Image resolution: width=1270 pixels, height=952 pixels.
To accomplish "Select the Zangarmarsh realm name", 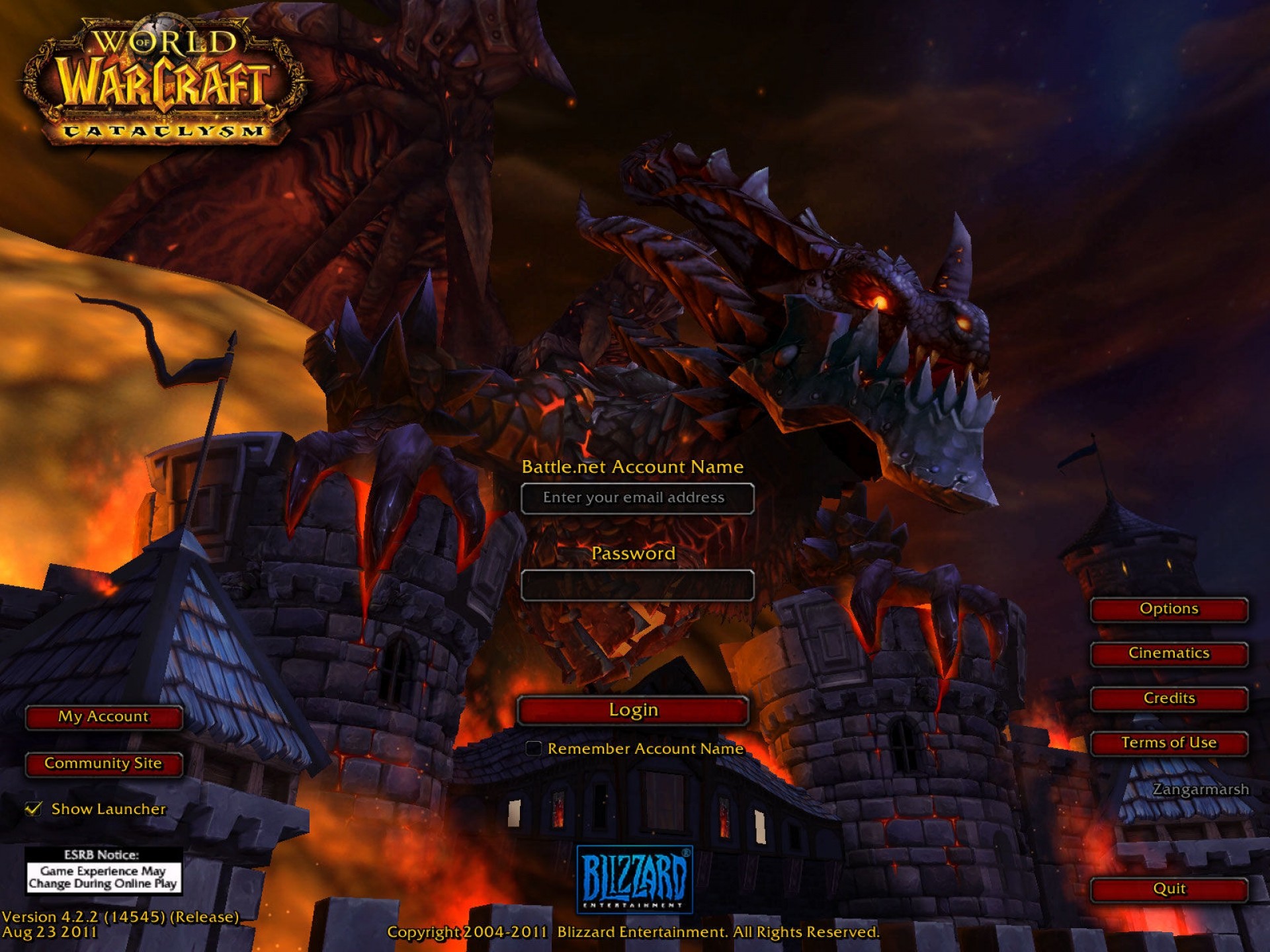I will (x=1201, y=789).
